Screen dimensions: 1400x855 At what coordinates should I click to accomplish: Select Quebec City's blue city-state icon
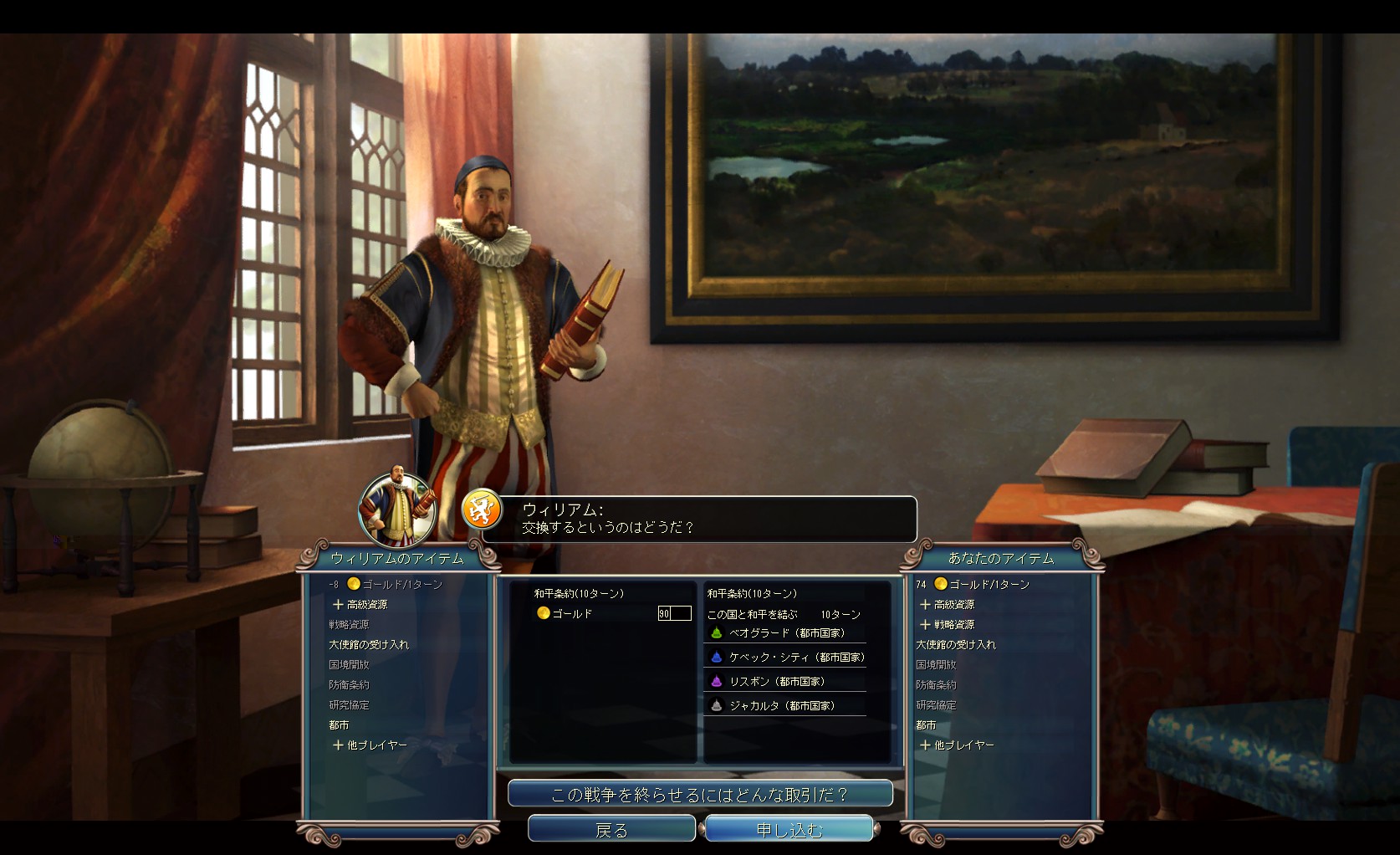[716, 658]
